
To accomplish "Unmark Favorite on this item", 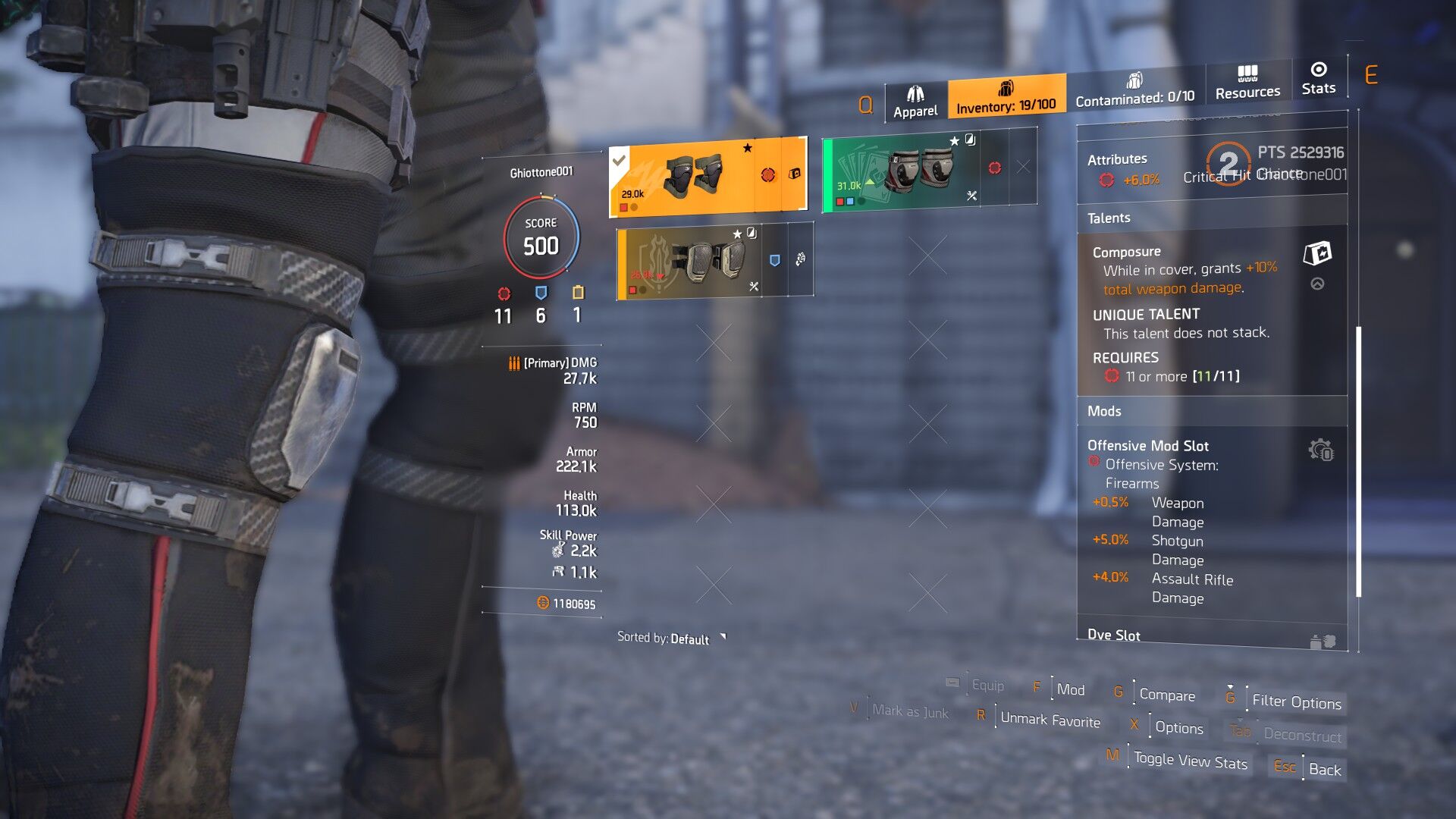I will point(1050,719).
